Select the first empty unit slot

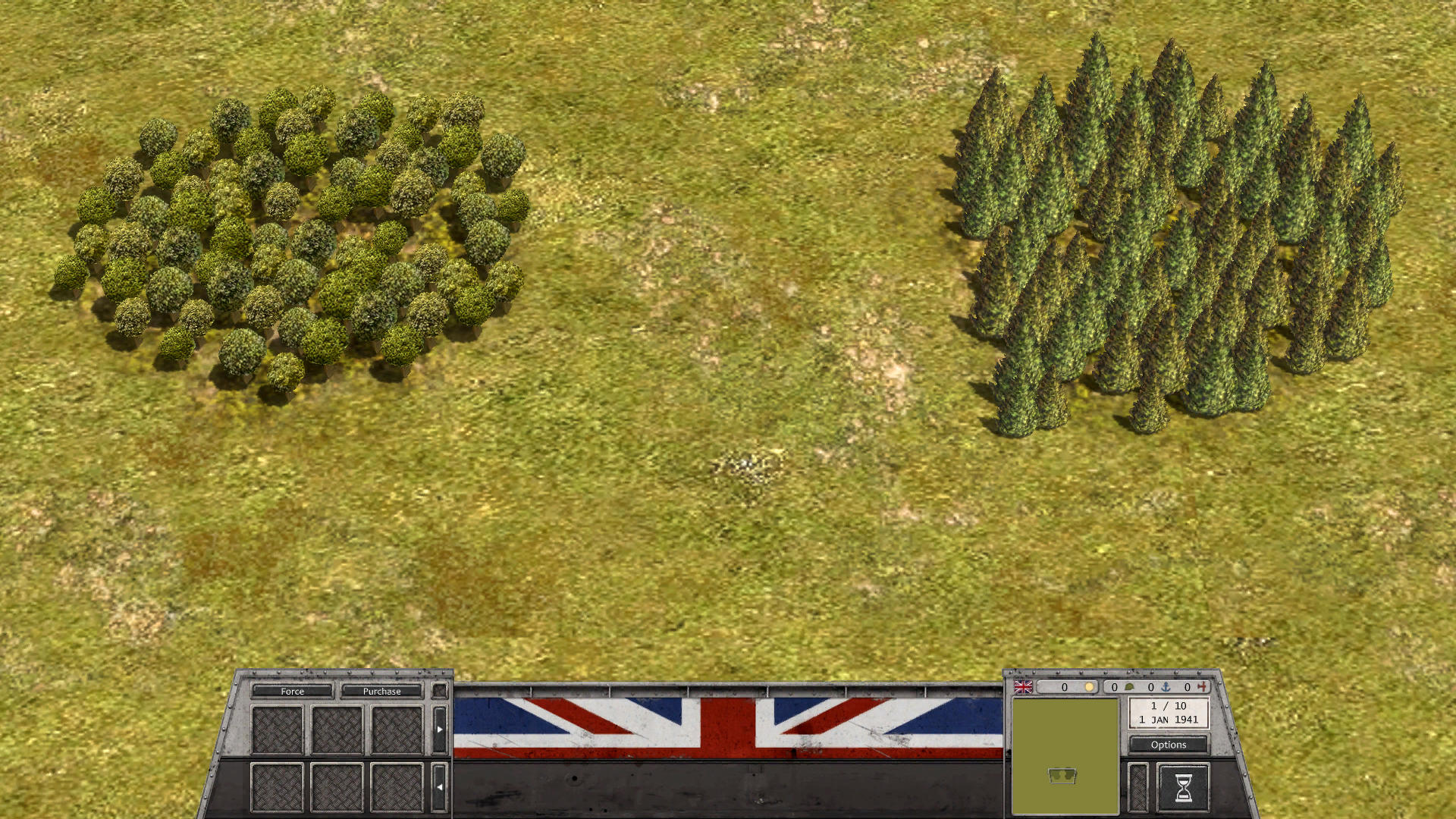pyautogui.click(x=278, y=729)
